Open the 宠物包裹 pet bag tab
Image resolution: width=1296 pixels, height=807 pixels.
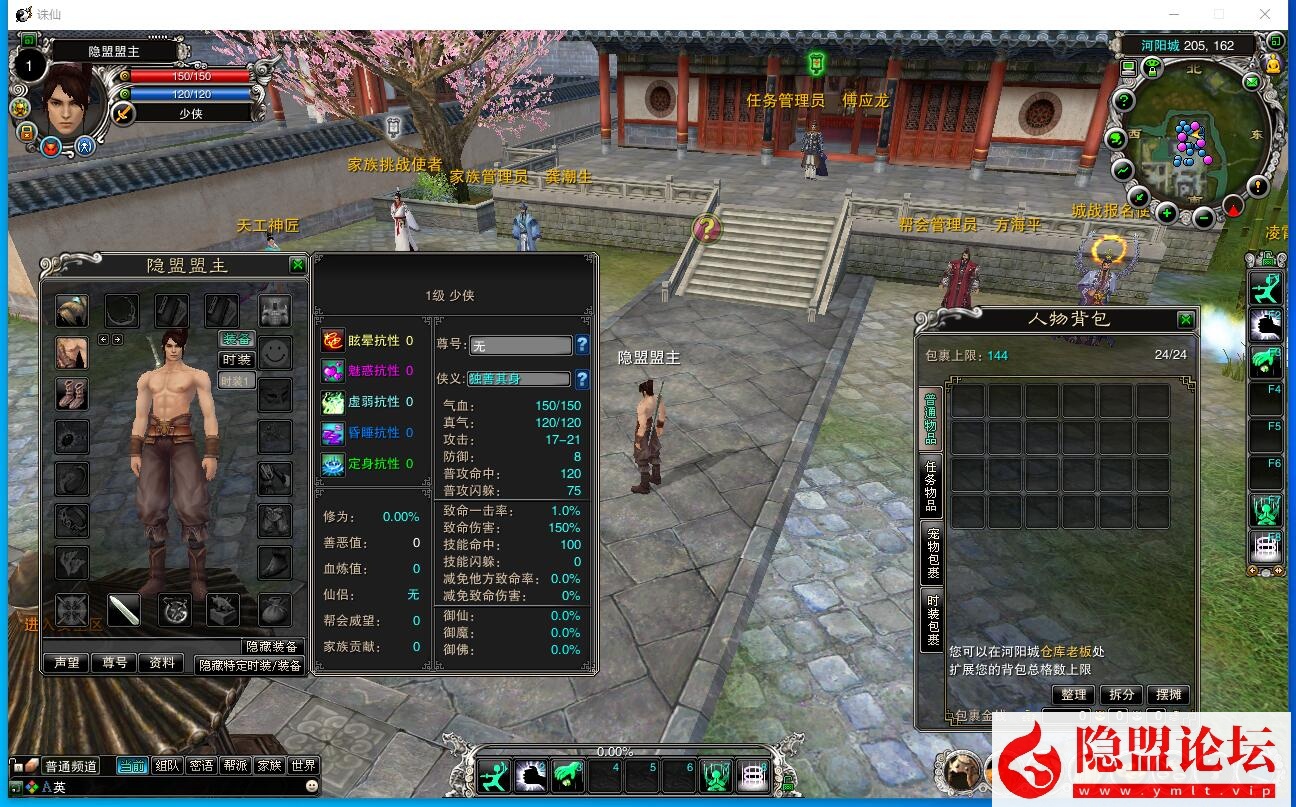[931, 552]
